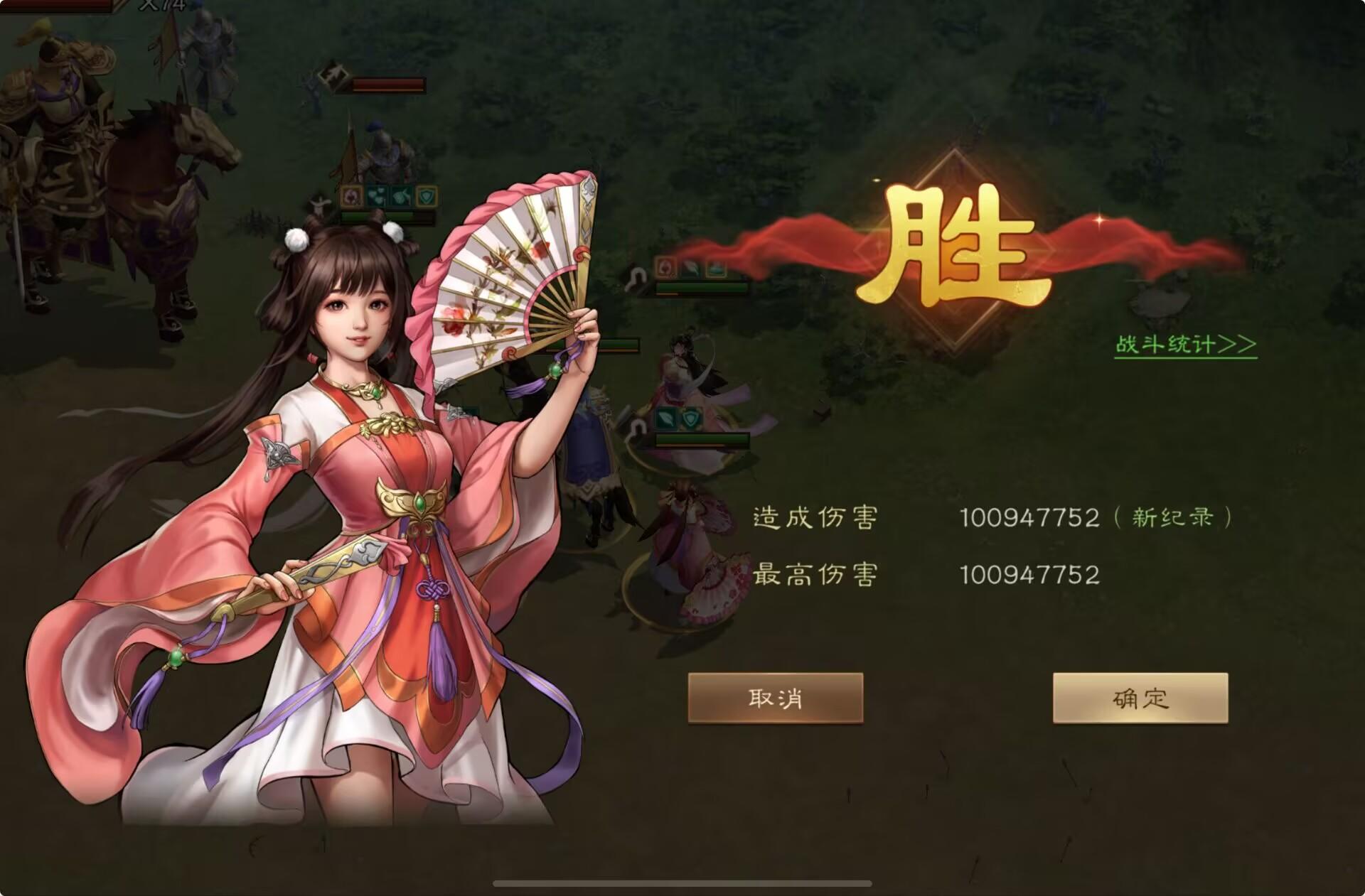Click the leaf buff icon on the pink dancer unit
1365x896 pixels.
pyautogui.click(x=666, y=418)
